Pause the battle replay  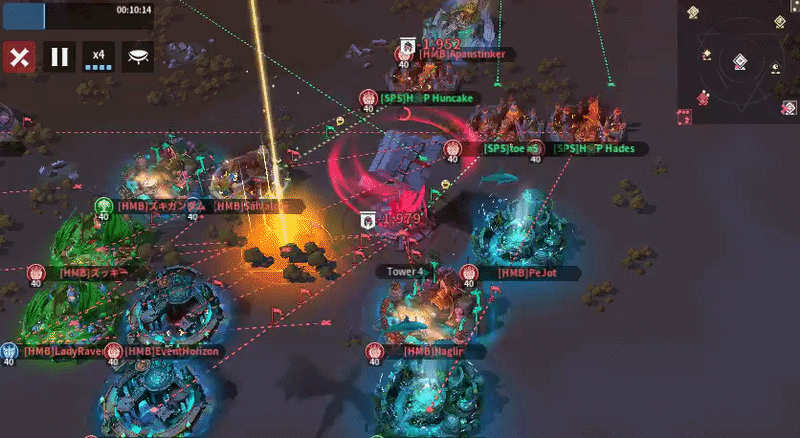(x=59, y=57)
